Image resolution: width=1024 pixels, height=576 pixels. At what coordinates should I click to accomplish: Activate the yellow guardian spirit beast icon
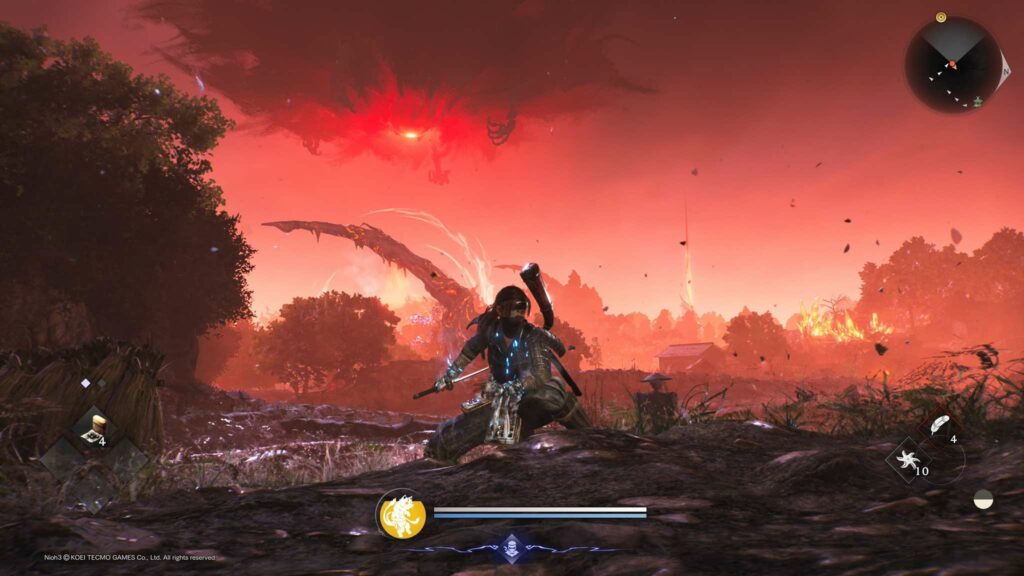[403, 515]
